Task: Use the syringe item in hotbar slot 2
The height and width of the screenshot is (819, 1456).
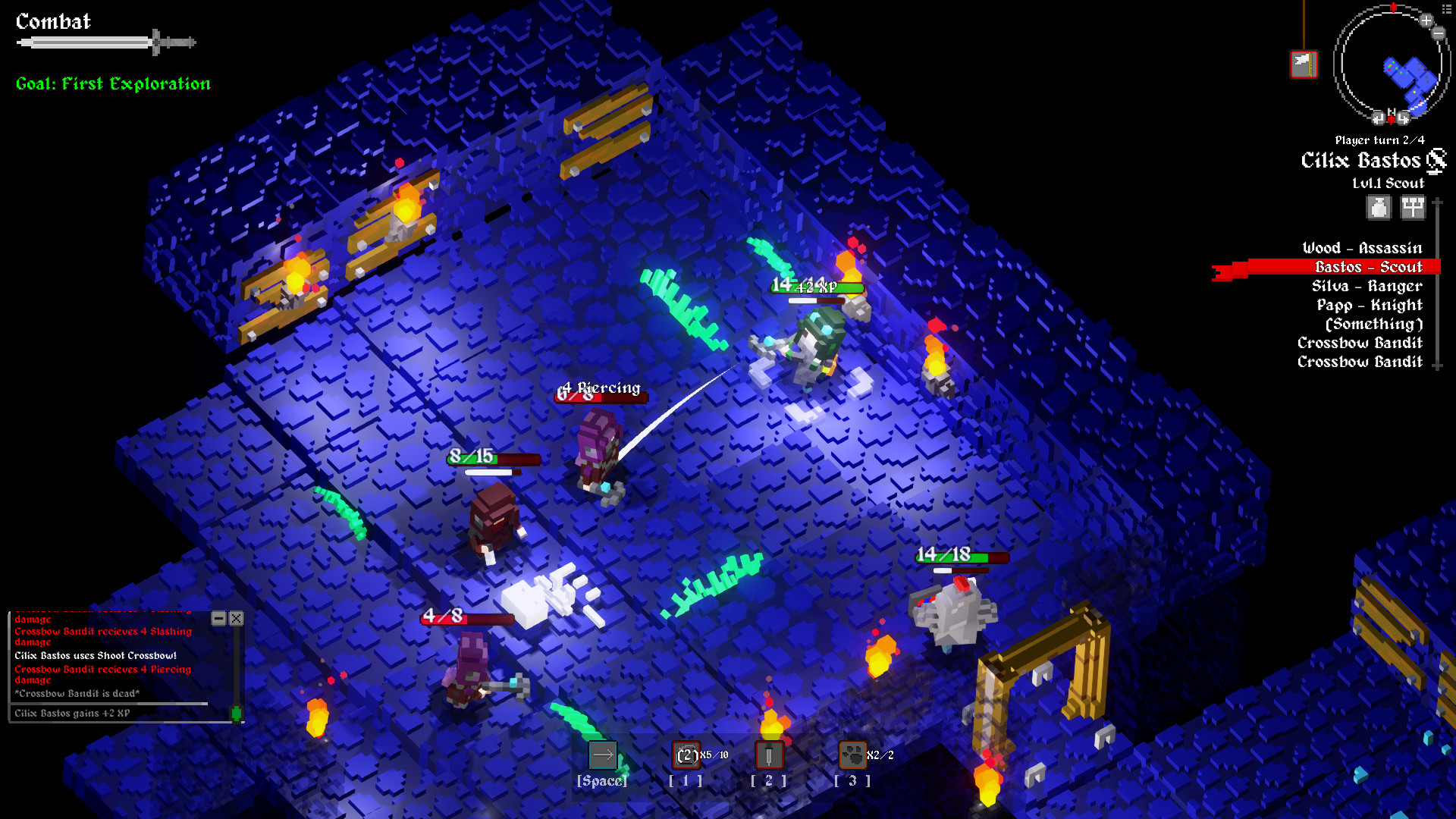Action: coord(767,755)
